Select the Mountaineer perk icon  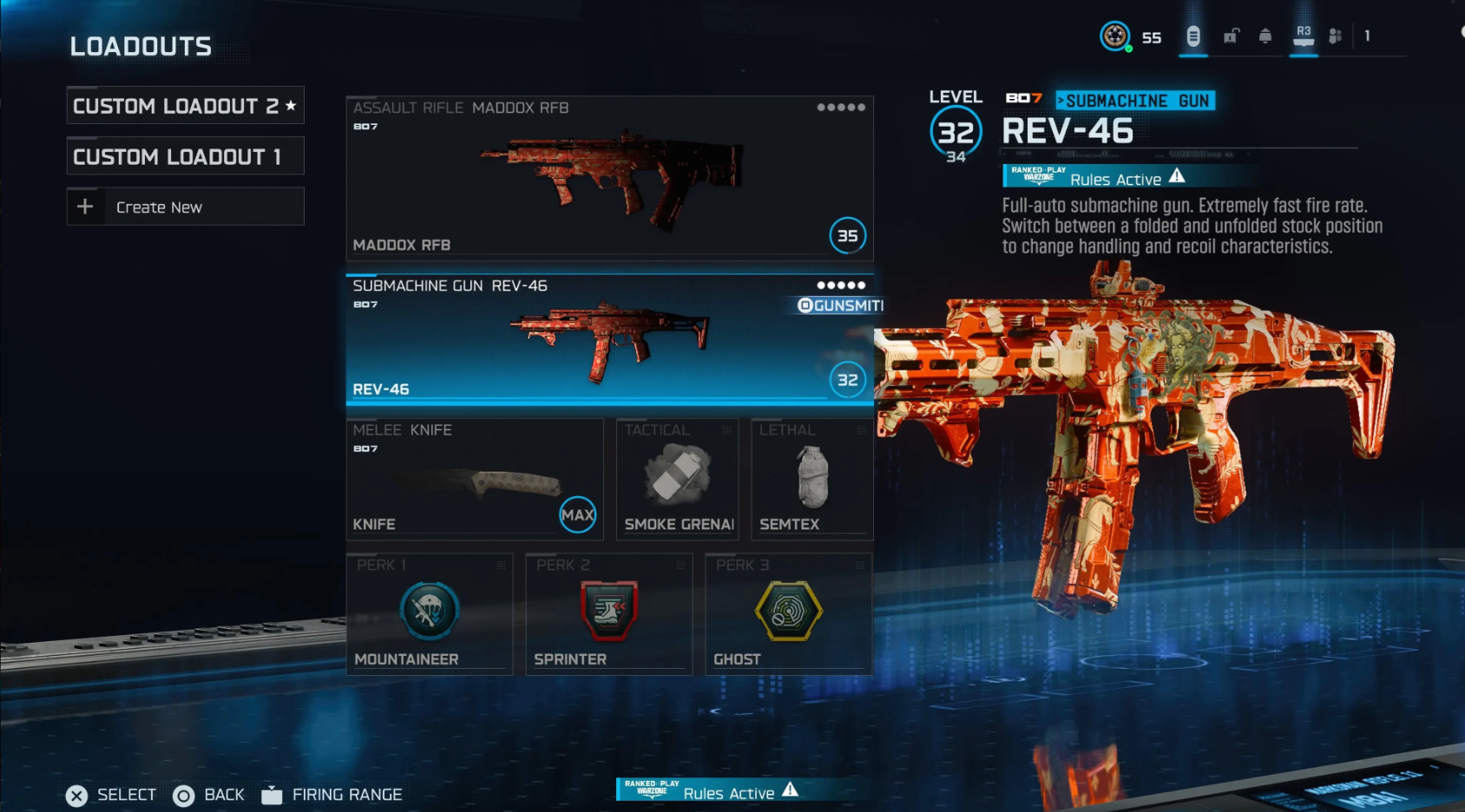coord(430,611)
